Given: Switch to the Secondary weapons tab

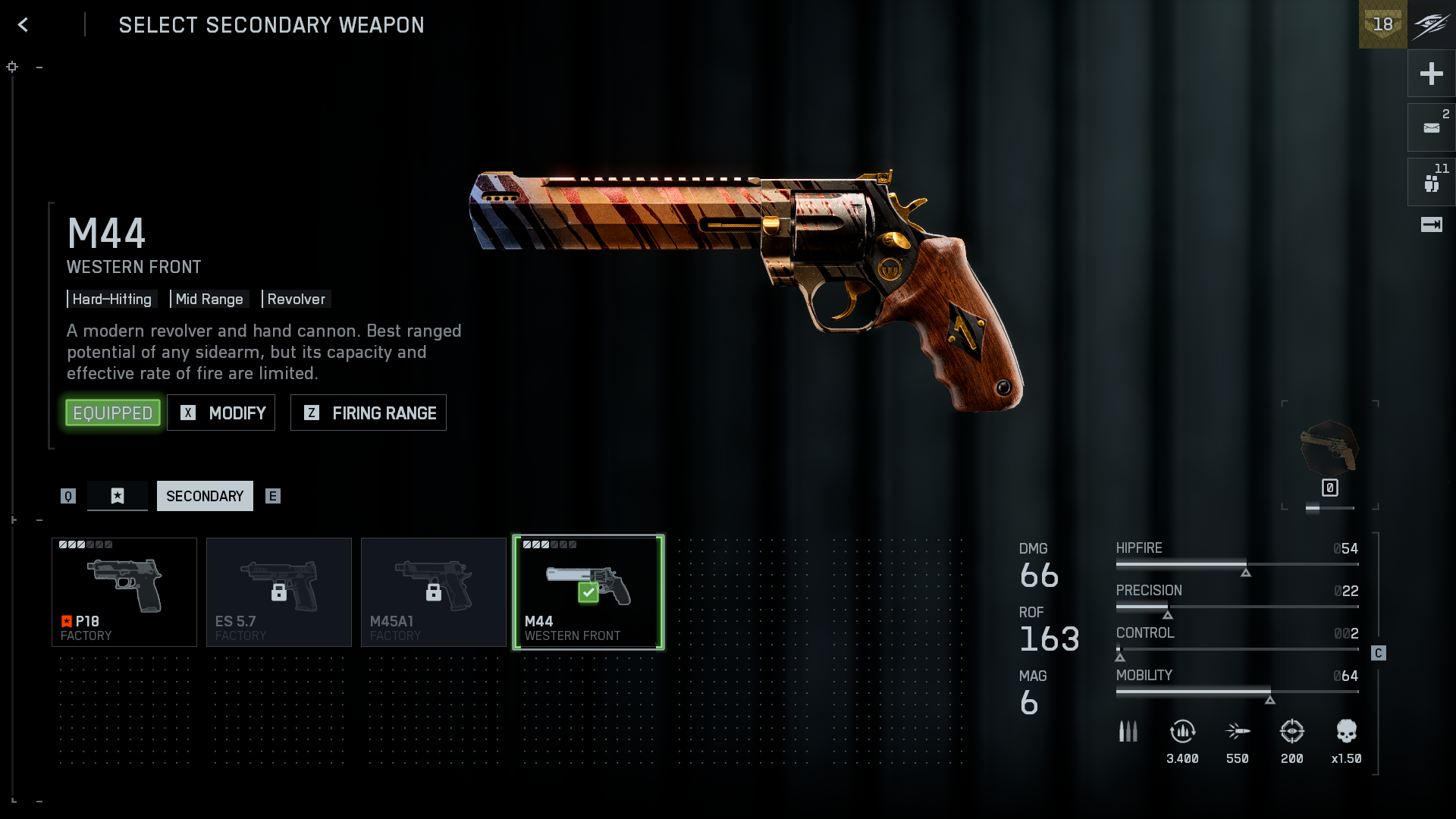Looking at the screenshot, I should (205, 496).
